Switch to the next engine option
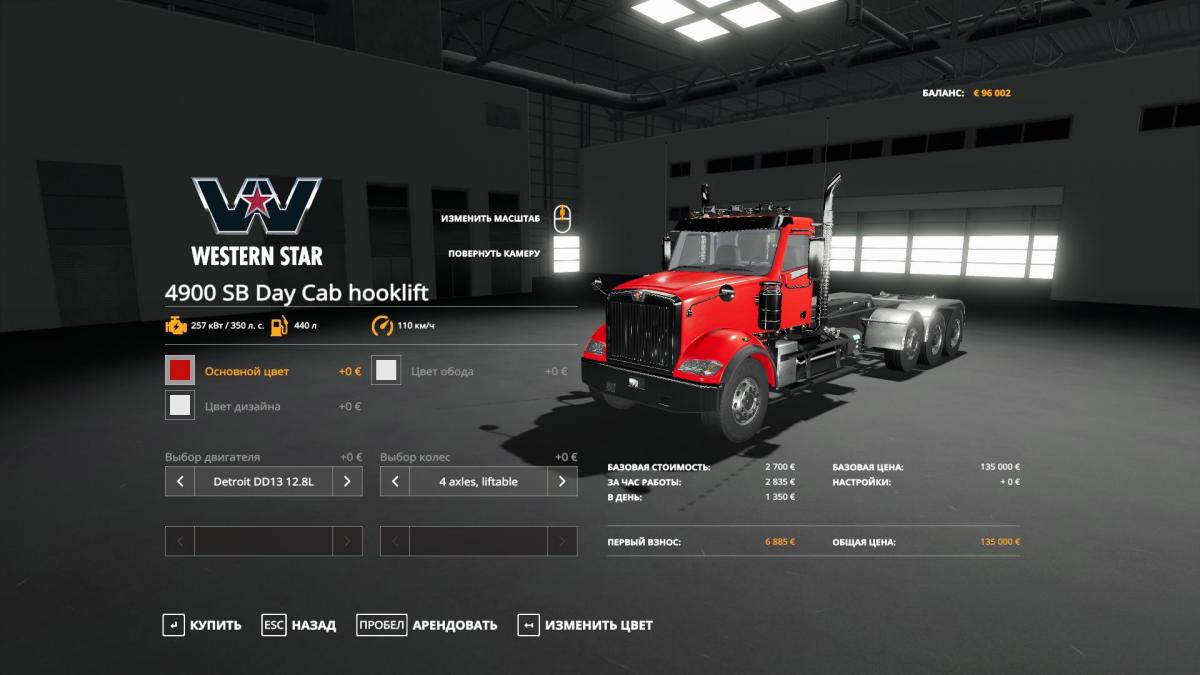This screenshot has height=675, width=1200. pos(347,481)
